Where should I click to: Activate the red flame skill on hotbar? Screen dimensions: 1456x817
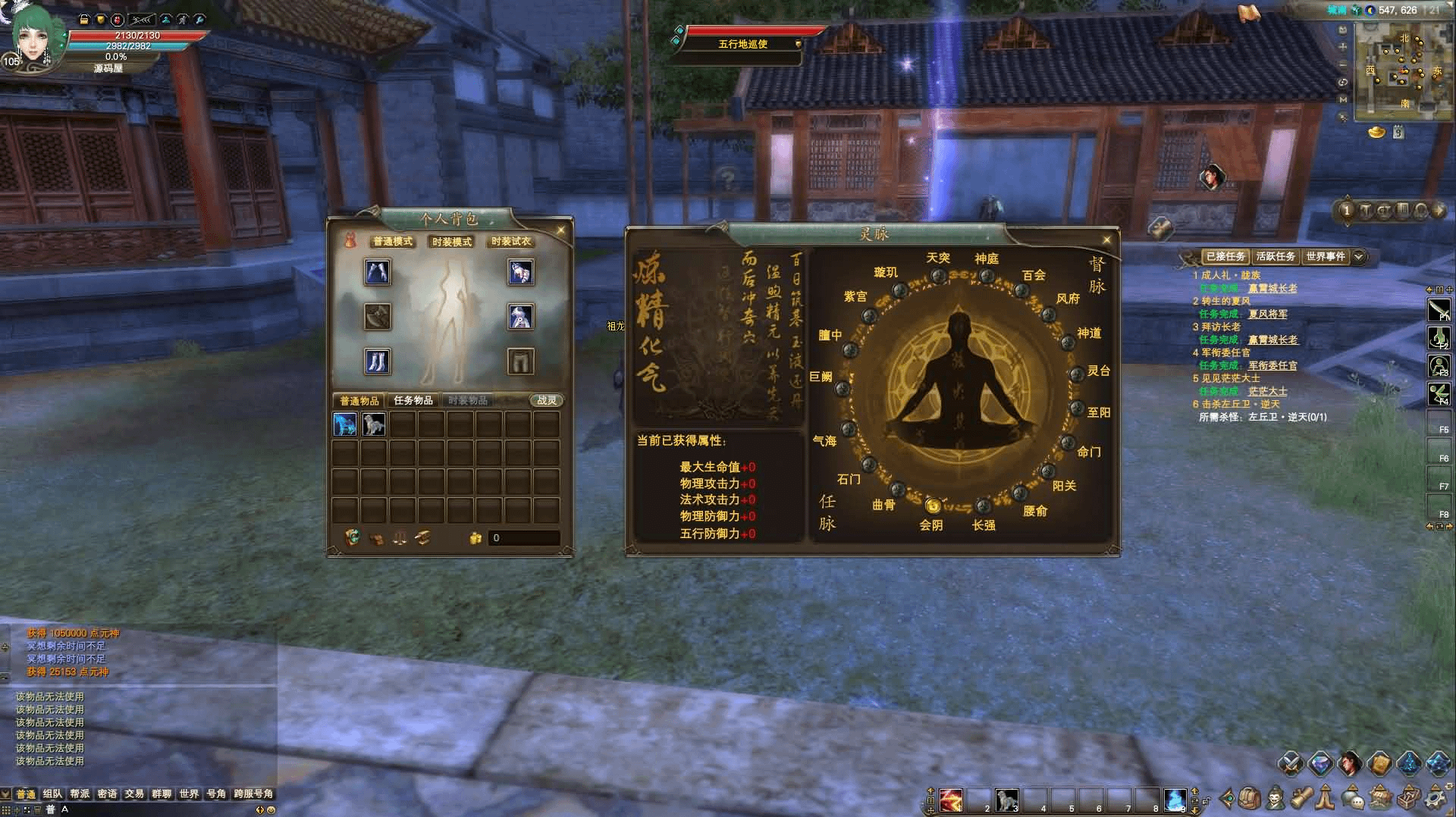[951, 800]
